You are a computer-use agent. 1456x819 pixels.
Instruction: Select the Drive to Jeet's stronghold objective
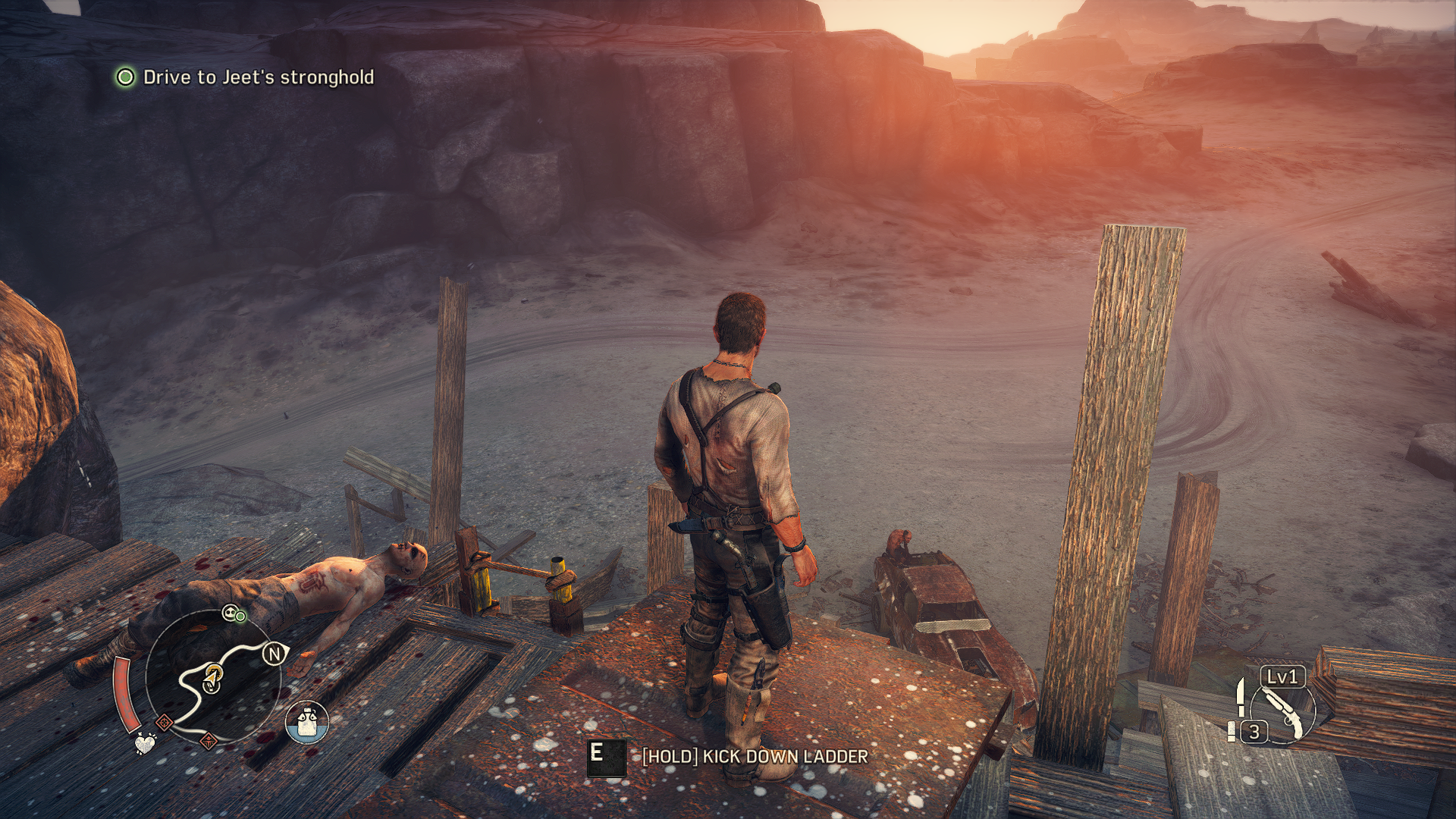tap(258, 77)
